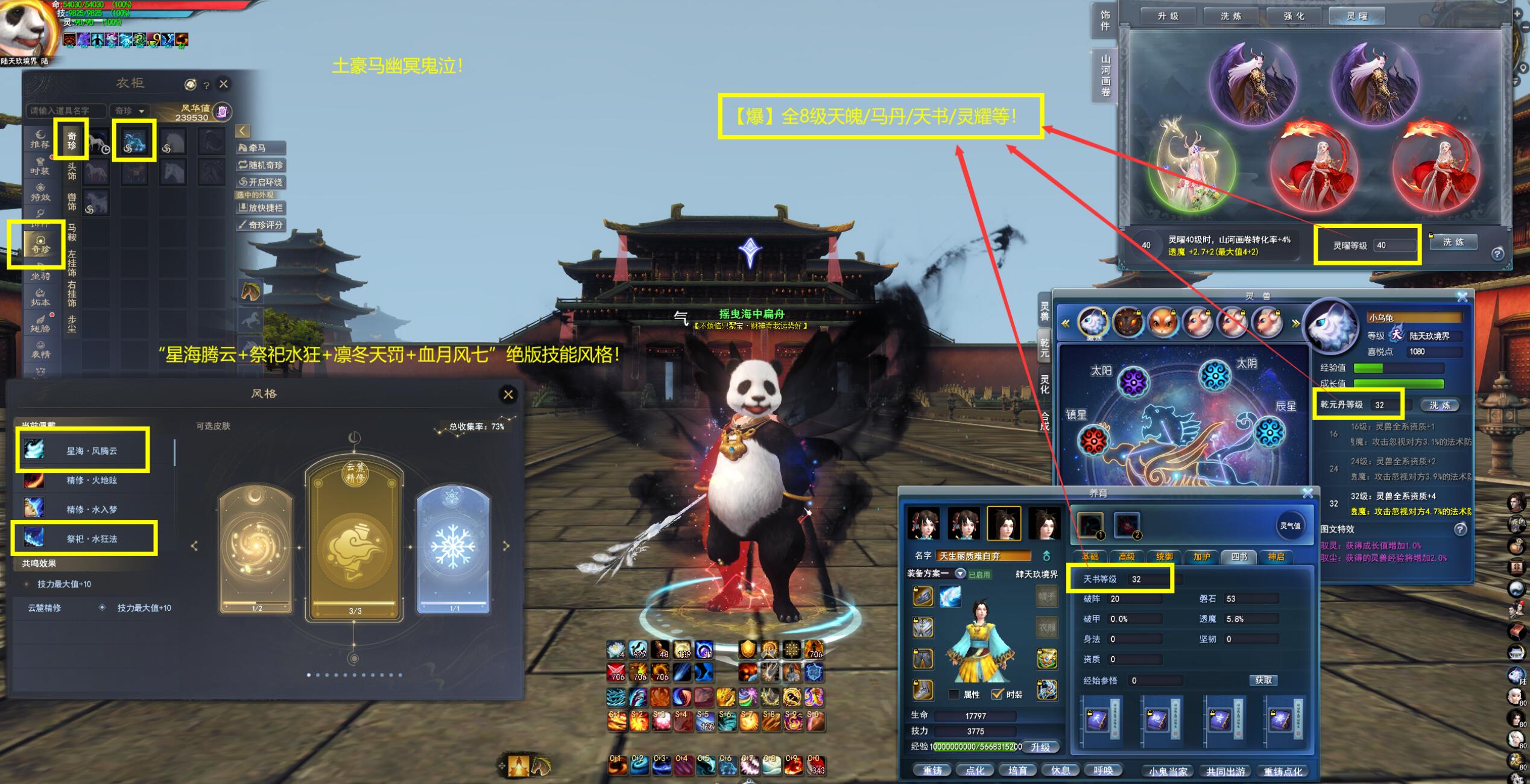Switch to the 统御 tab

(x=1164, y=557)
